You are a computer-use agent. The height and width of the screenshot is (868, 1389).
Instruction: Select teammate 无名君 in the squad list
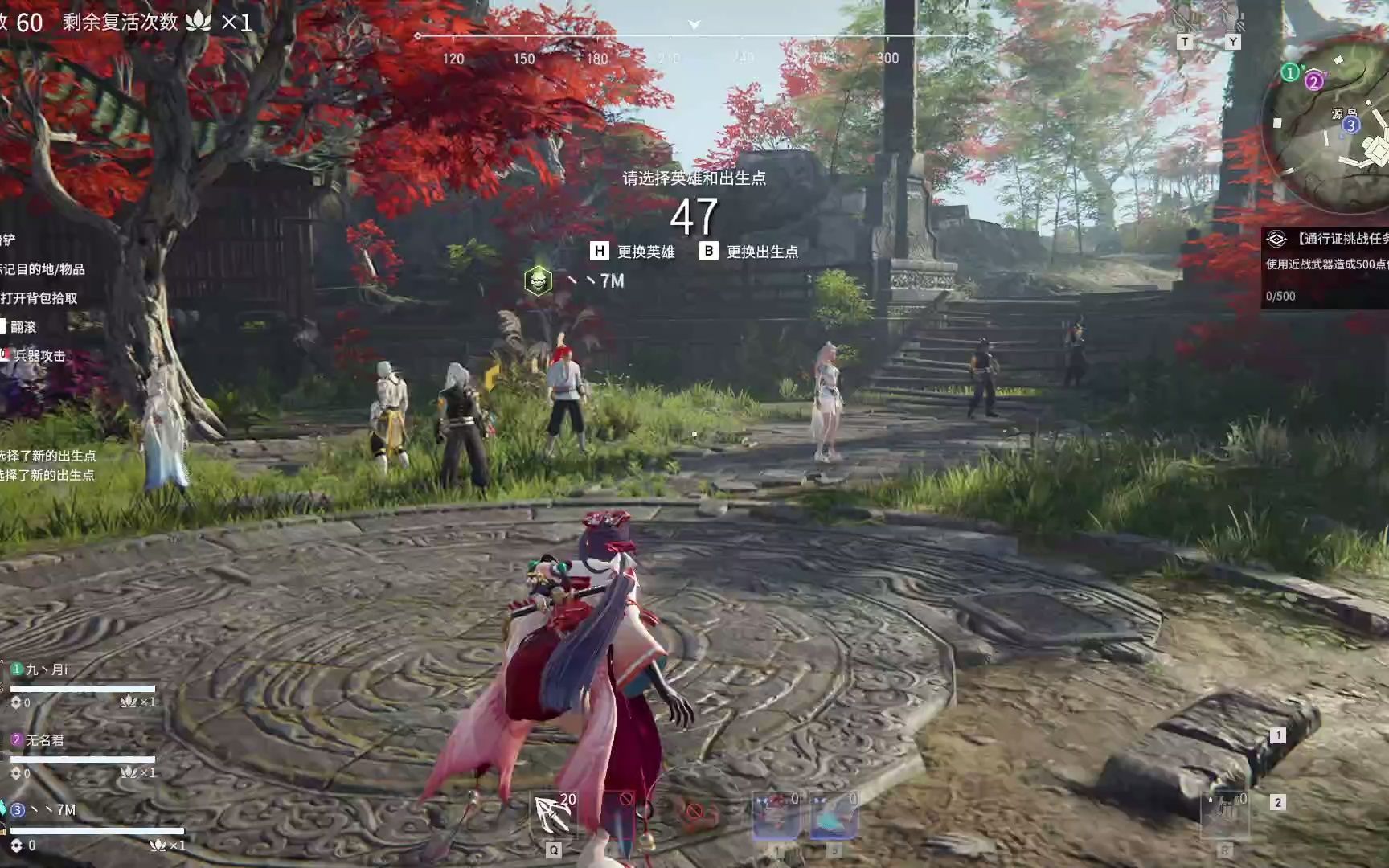click(45, 740)
